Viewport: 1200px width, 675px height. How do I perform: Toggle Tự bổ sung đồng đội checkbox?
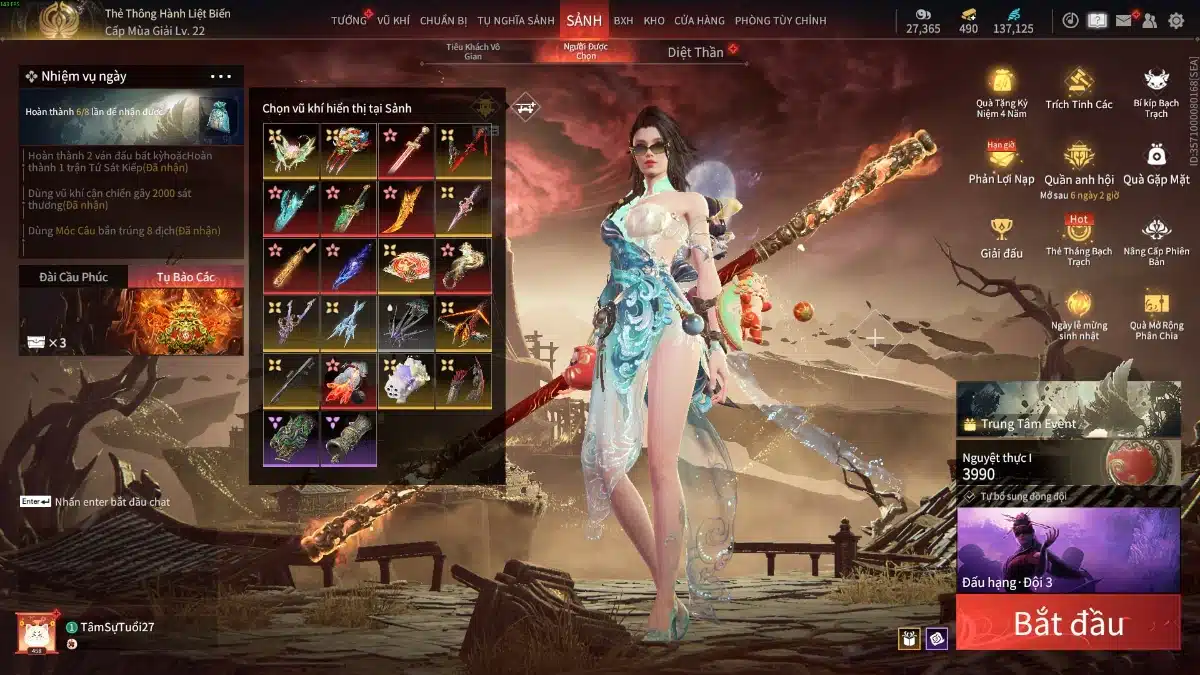coord(970,496)
